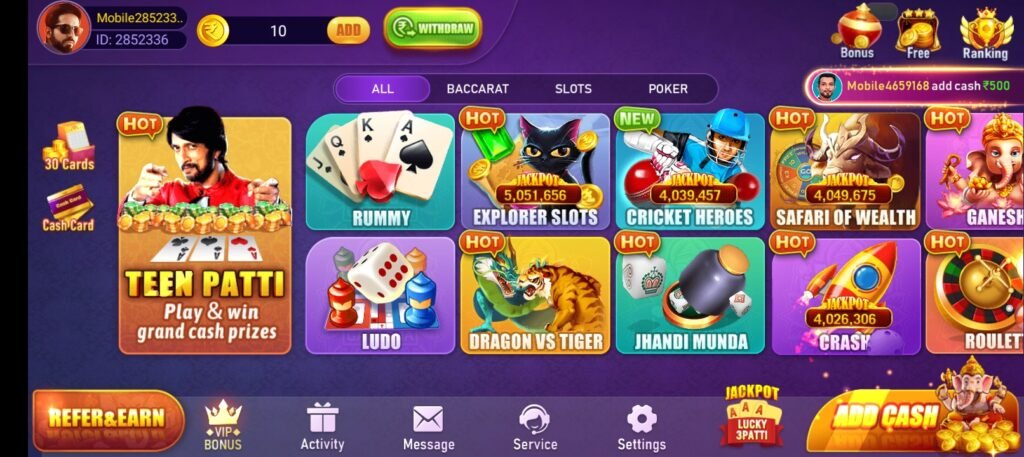Screen dimensions: 1024x457
Task: Select the Slots category tab
Action: [x=573, y=88]
